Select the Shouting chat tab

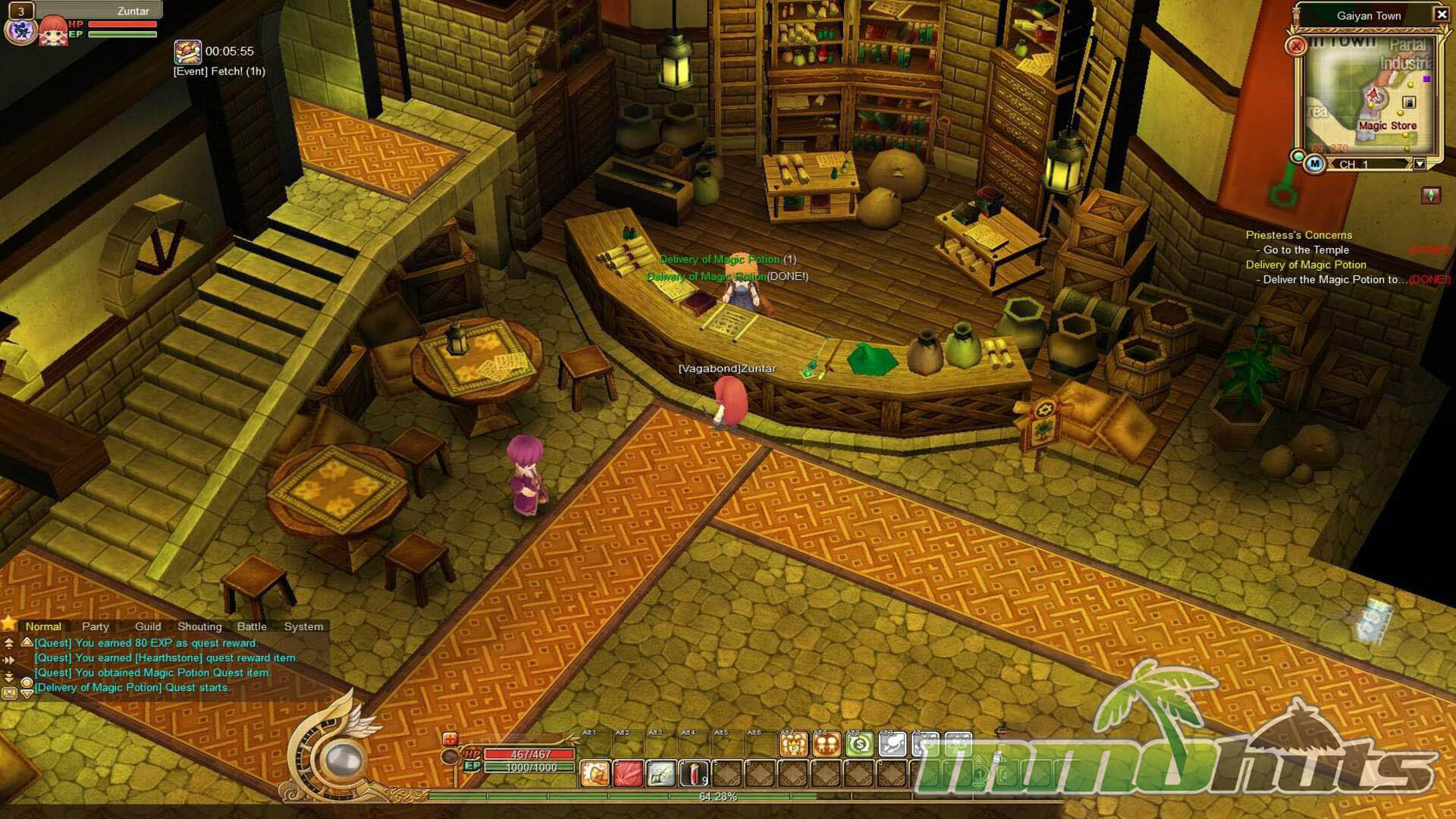coord(199,626)
